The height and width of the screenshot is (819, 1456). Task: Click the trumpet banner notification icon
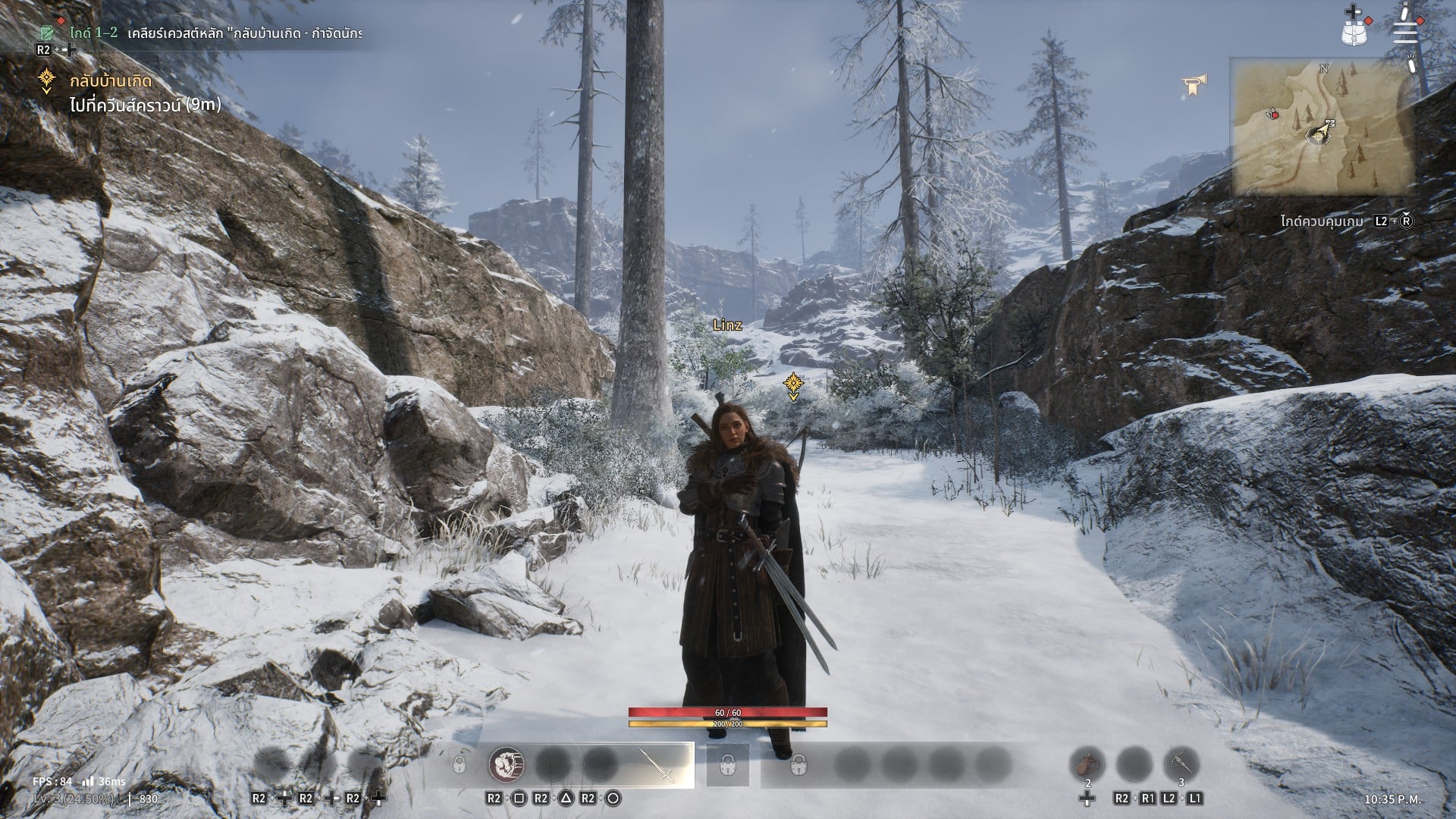pyautogui.click(x=1194, y=86)
